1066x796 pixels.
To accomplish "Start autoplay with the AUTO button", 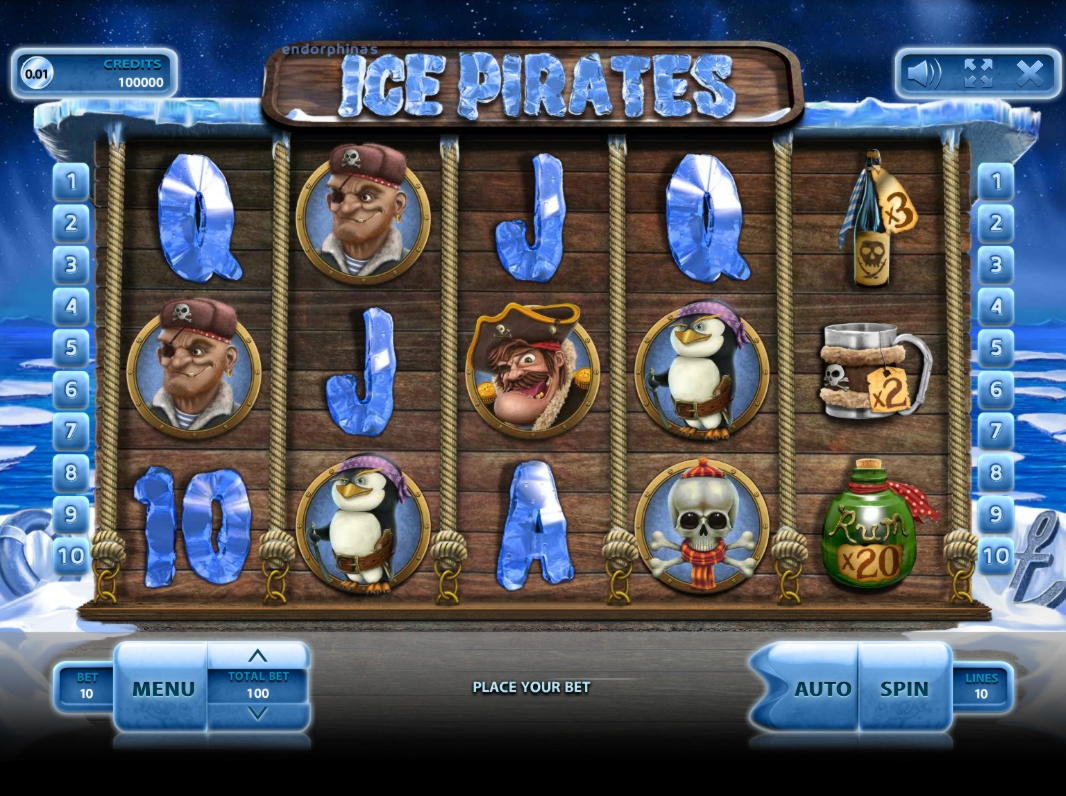I will (x=822, y=688).
